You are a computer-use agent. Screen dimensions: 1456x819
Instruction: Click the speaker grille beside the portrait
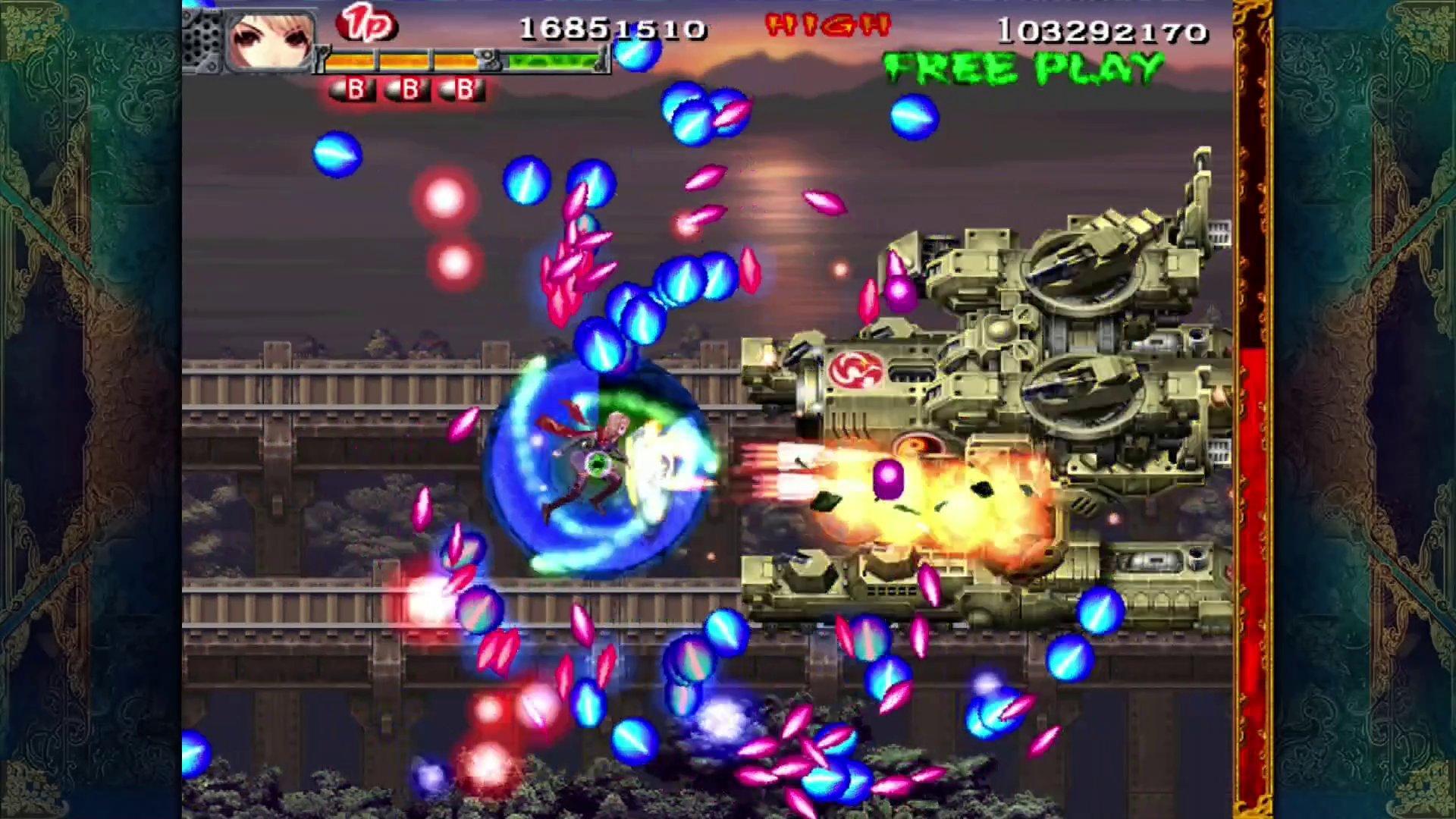tap(205, 38)
